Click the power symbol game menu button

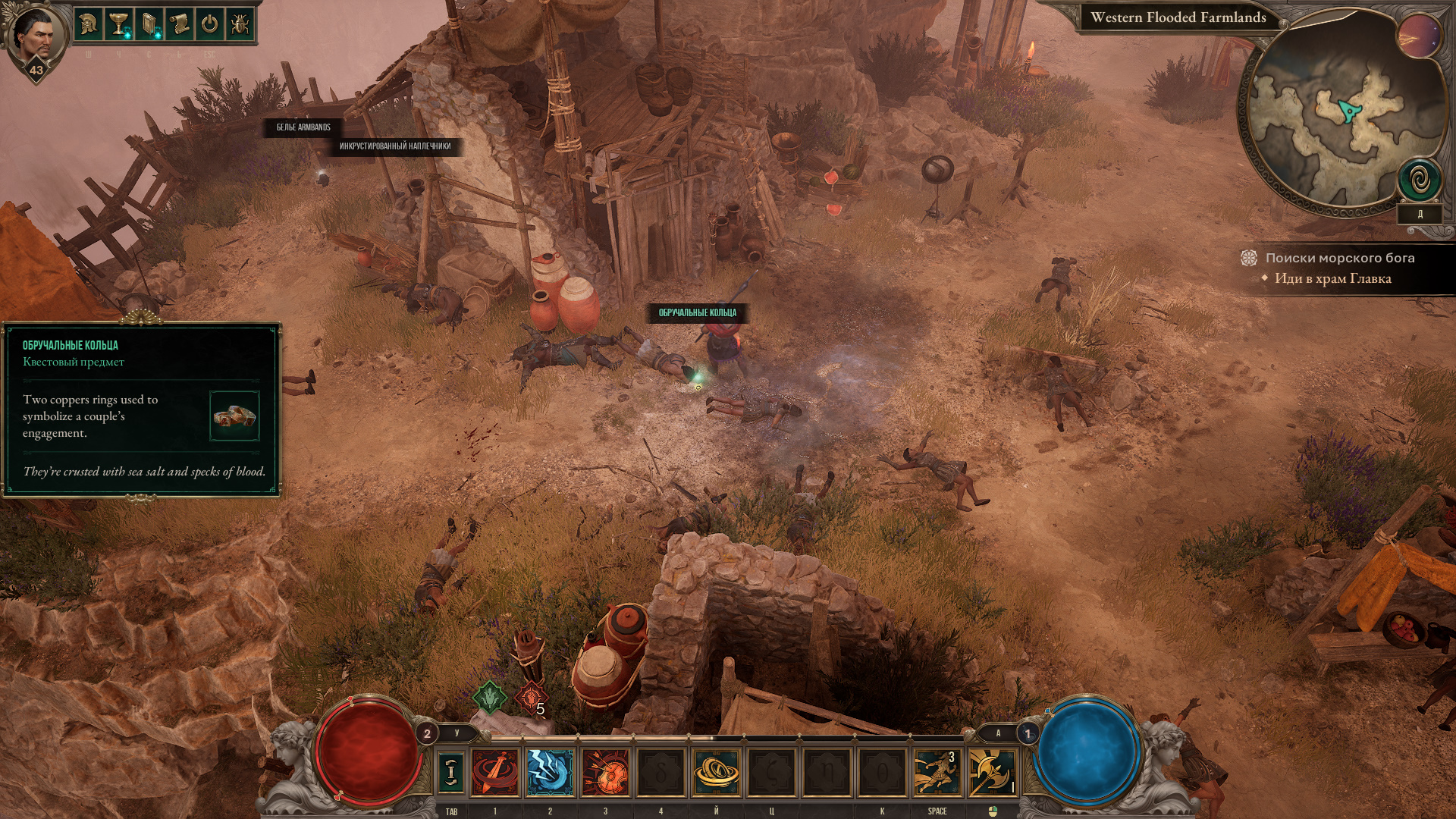coord(209,24)
